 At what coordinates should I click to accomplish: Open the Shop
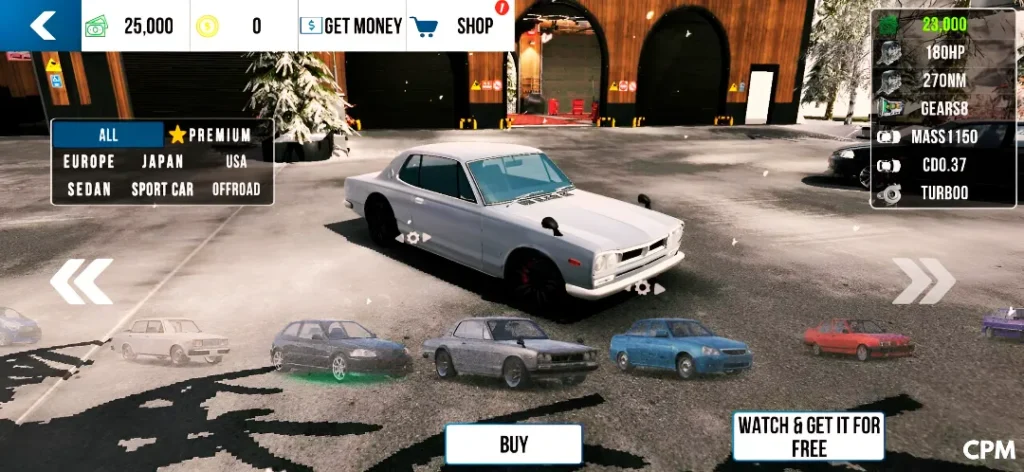click(460, 26)
